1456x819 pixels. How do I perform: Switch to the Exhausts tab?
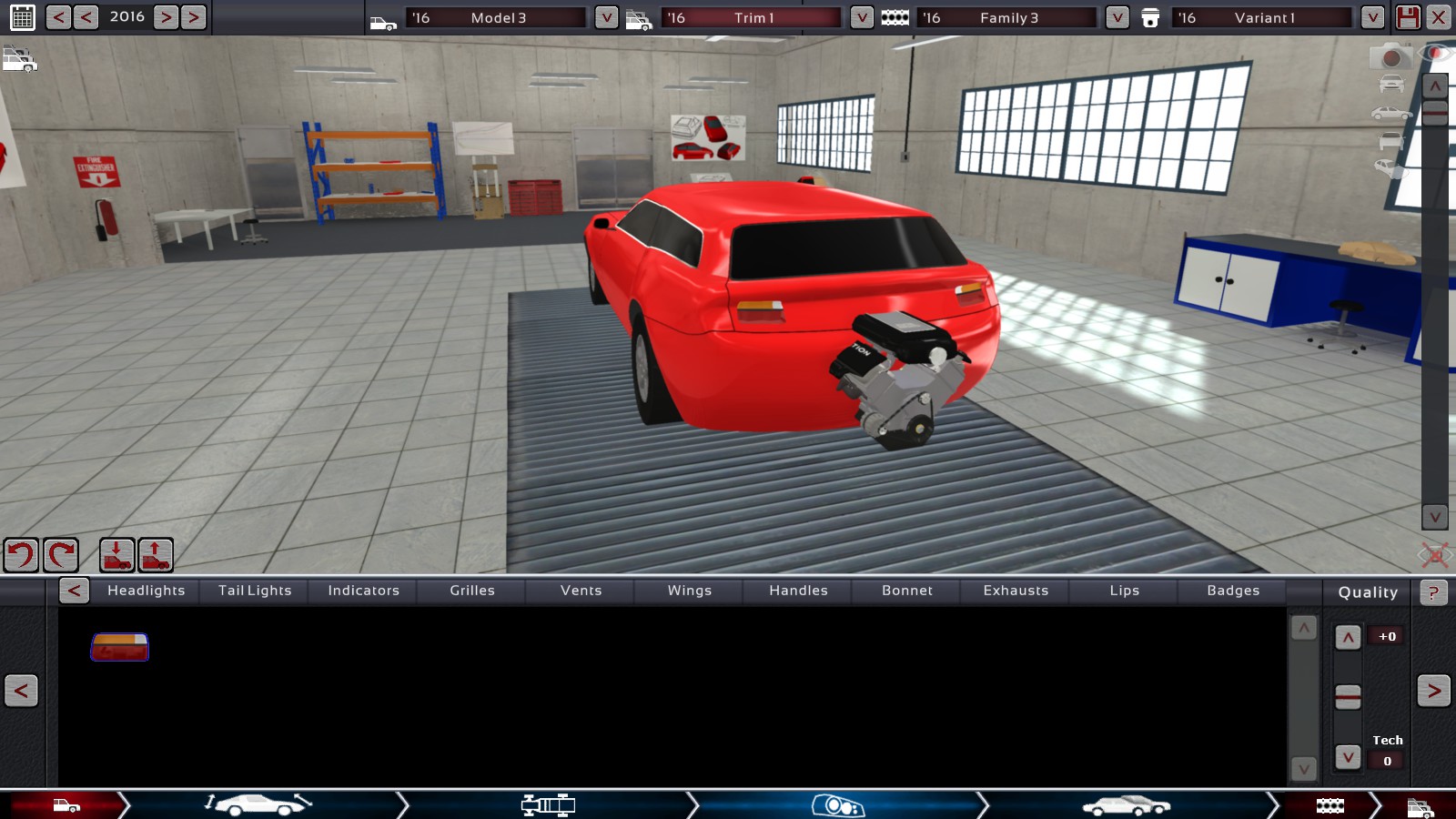pos(1015,591)
